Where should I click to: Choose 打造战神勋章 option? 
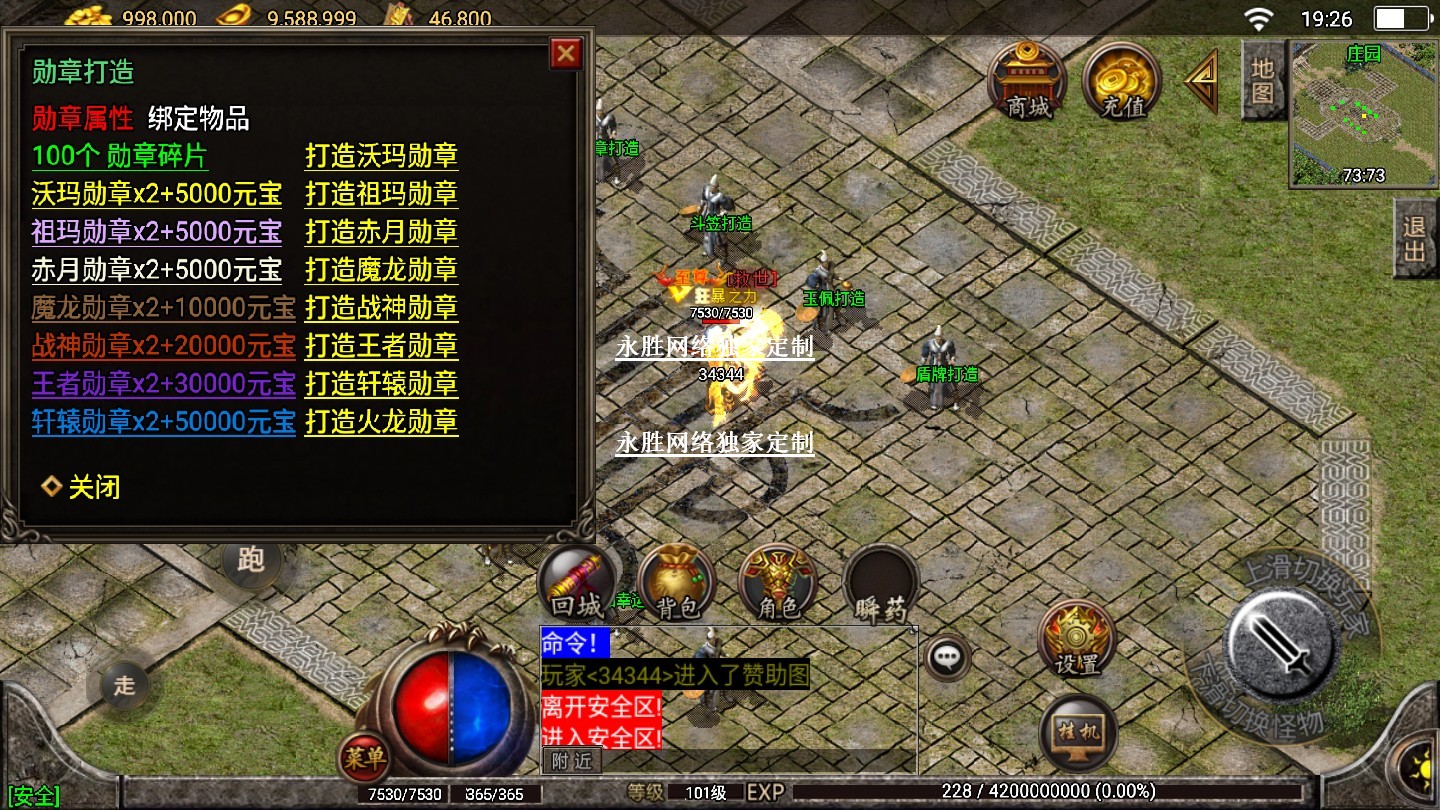(x=381, y=308)
